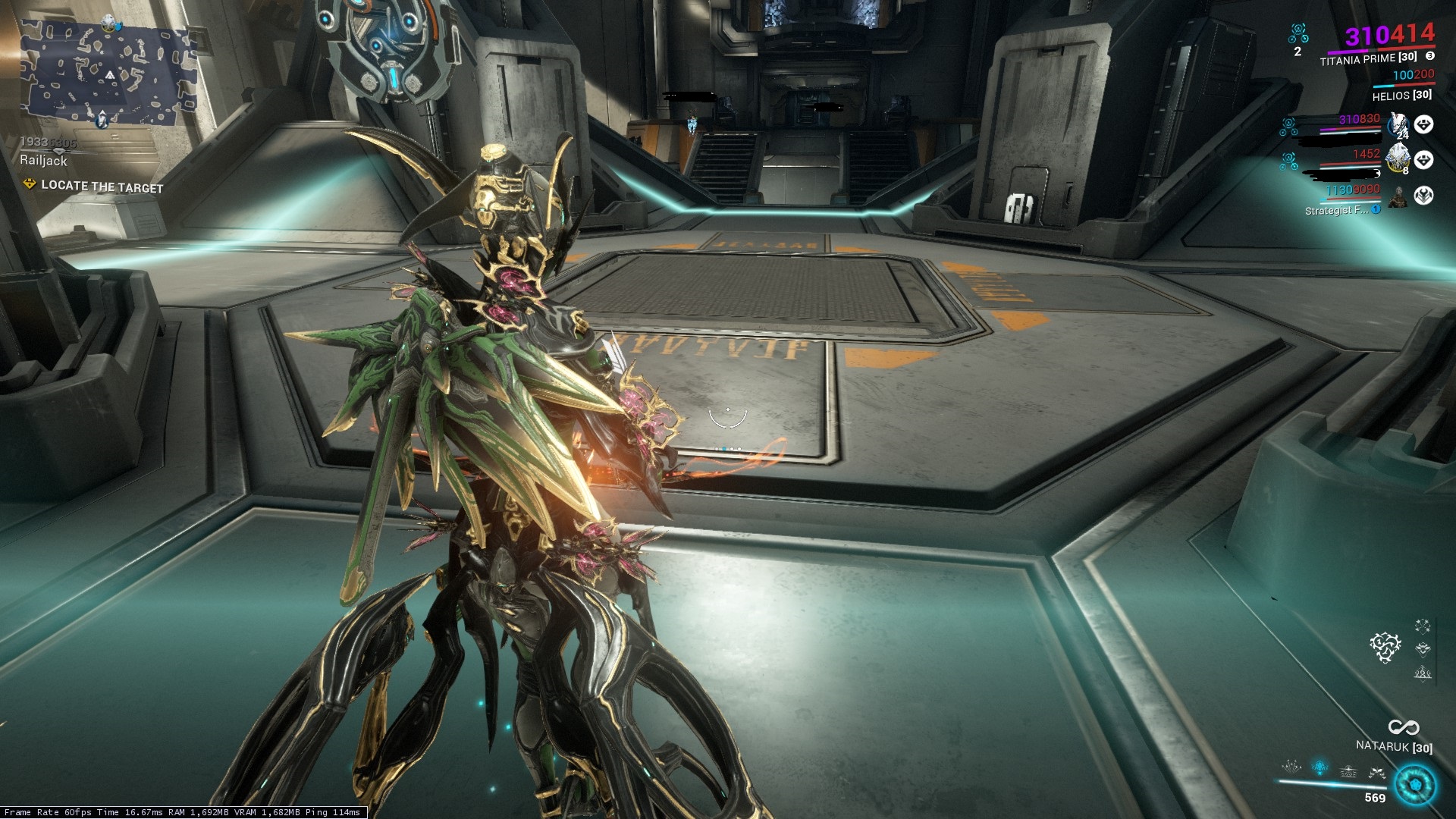Toggle the shield buff indicator beside Titania Prime
Image resolution: width=1456 pixels, height=819 pixels.
1298,33
